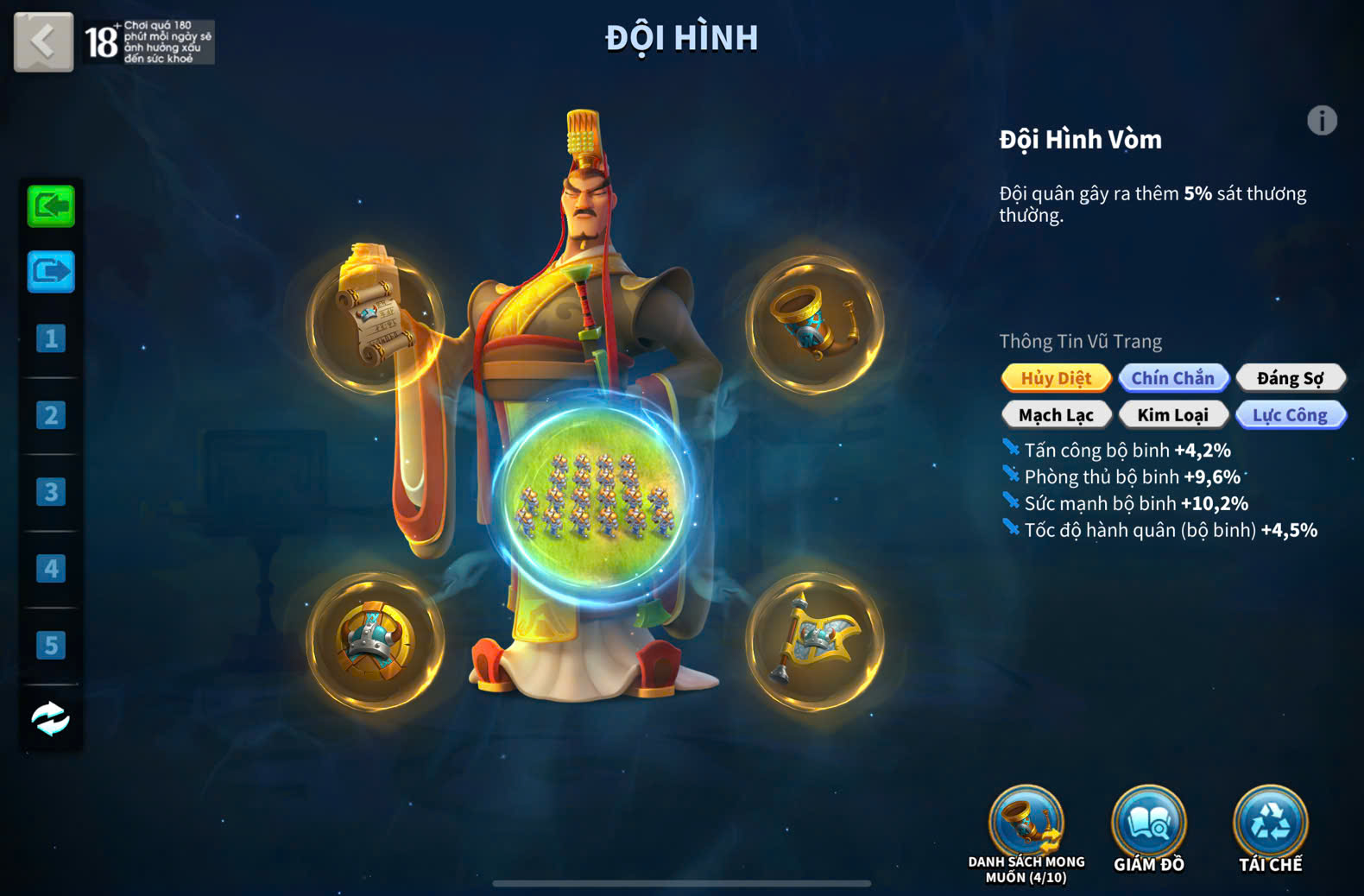This screenshot has height=896, width=1364.
Task: Select formation preset 1
Action: (51, 338)
